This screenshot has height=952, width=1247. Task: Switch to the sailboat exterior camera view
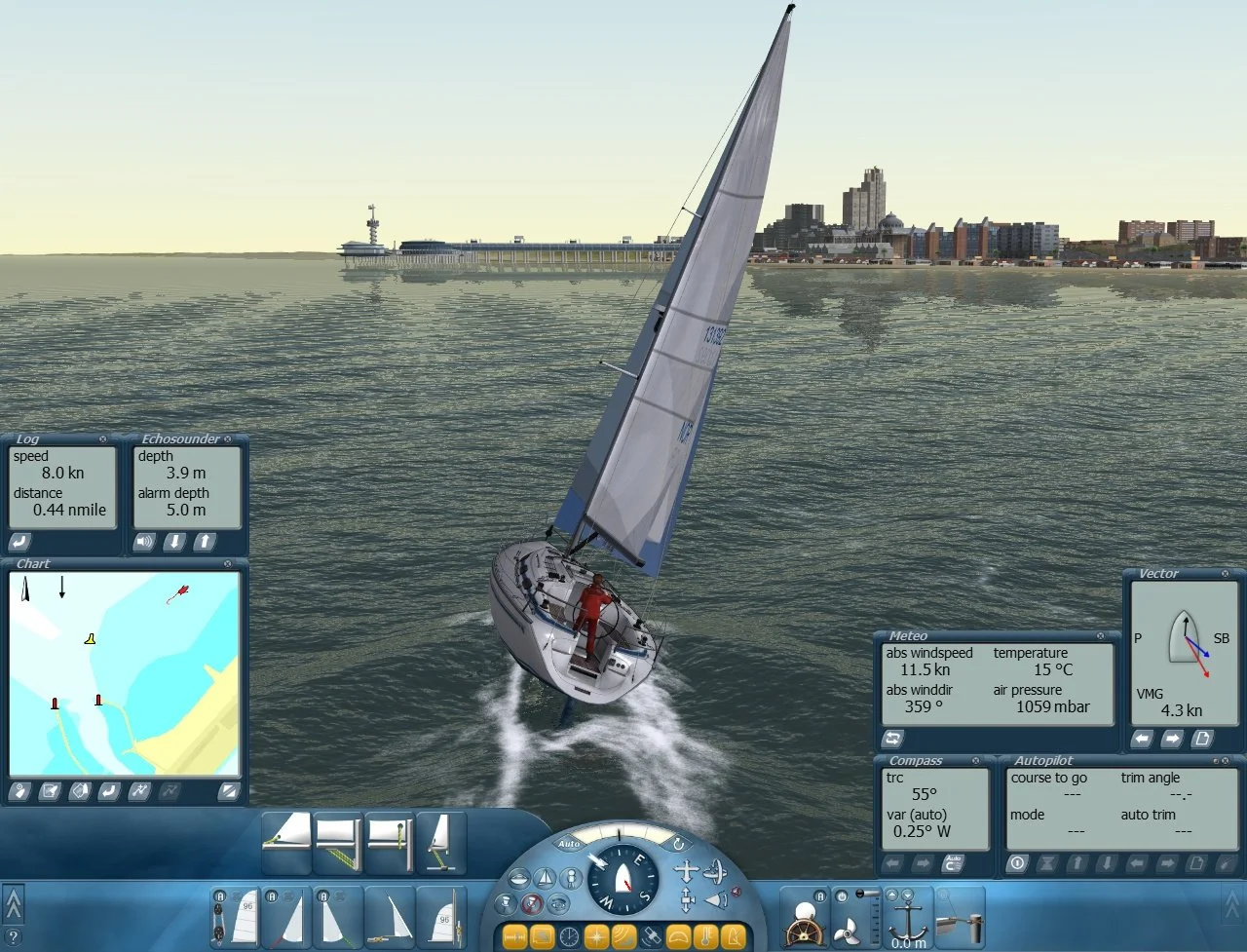coord(544,877)
